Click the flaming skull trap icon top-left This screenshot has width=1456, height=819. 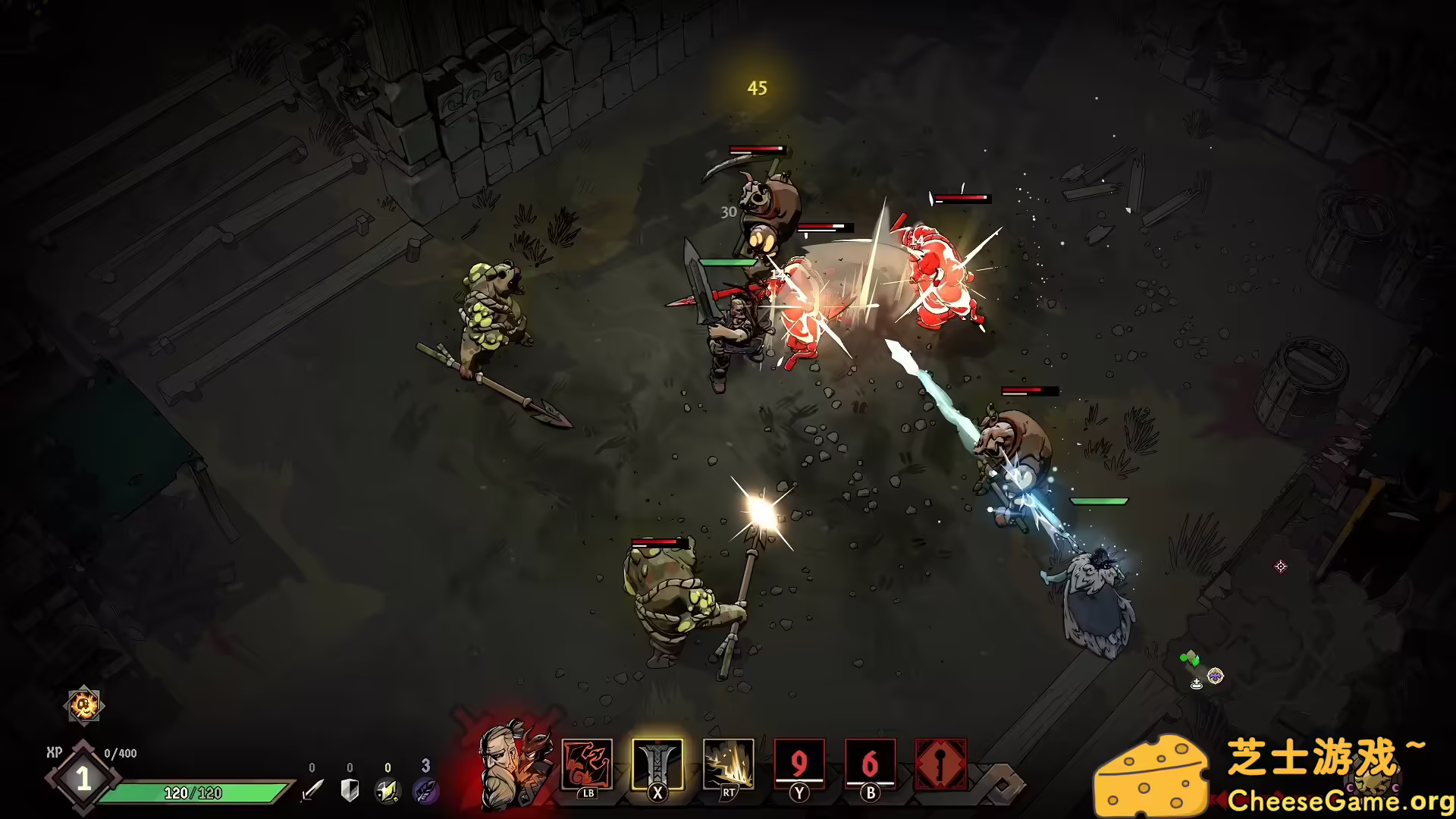[83, 705]
